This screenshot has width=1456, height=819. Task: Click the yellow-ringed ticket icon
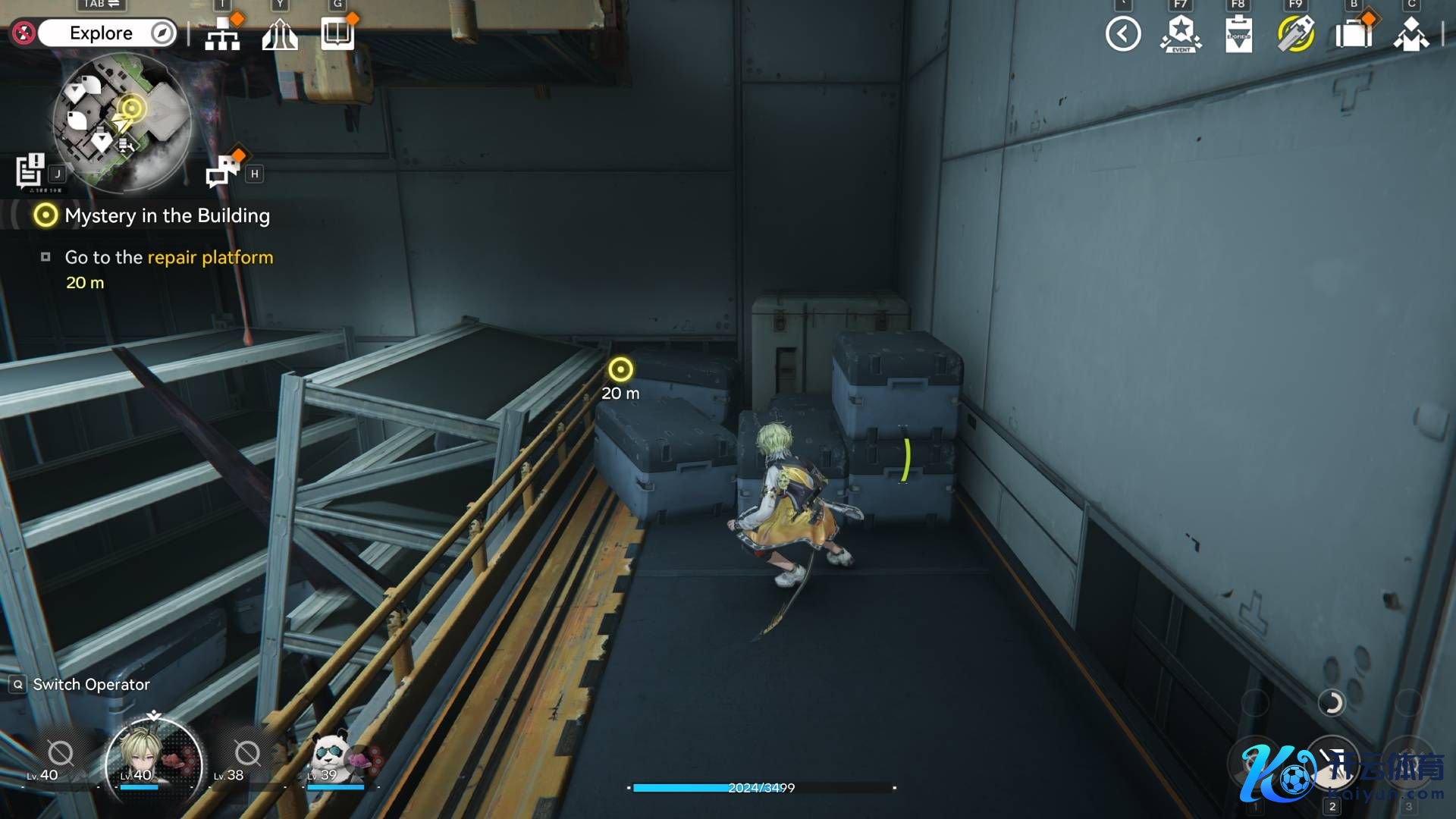click(x=1296, y=34)
